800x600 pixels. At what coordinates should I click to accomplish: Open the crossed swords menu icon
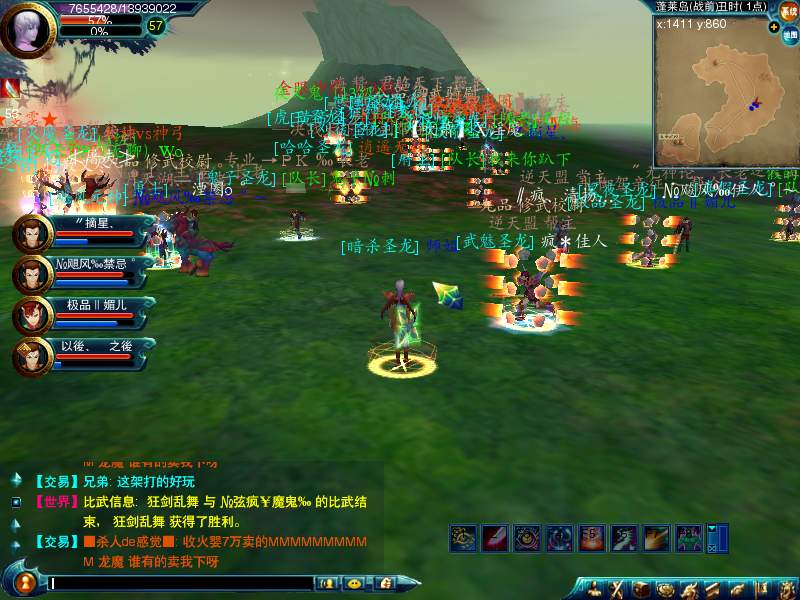[615, 588]
